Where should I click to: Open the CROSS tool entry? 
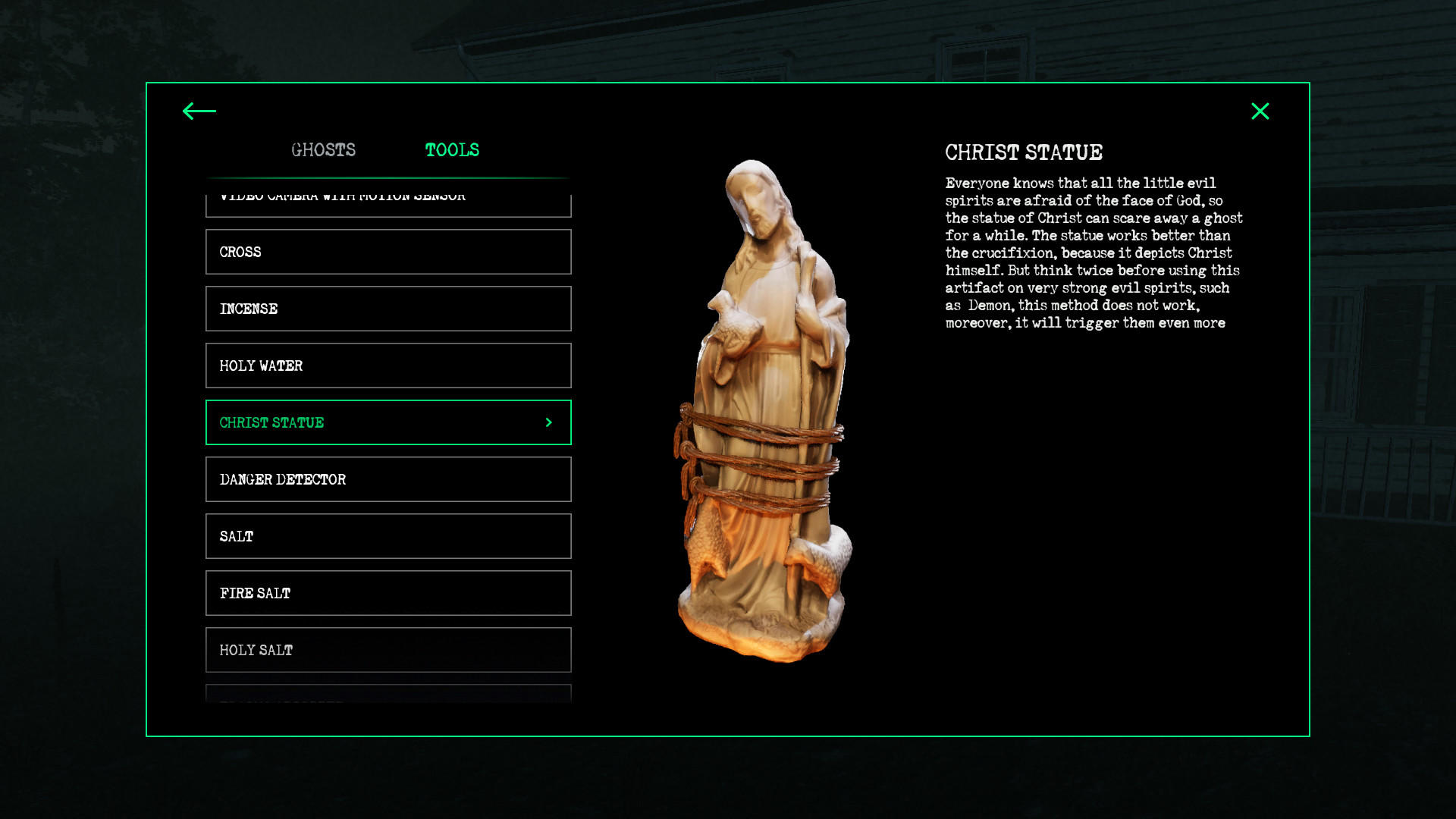tap(388, 252)
